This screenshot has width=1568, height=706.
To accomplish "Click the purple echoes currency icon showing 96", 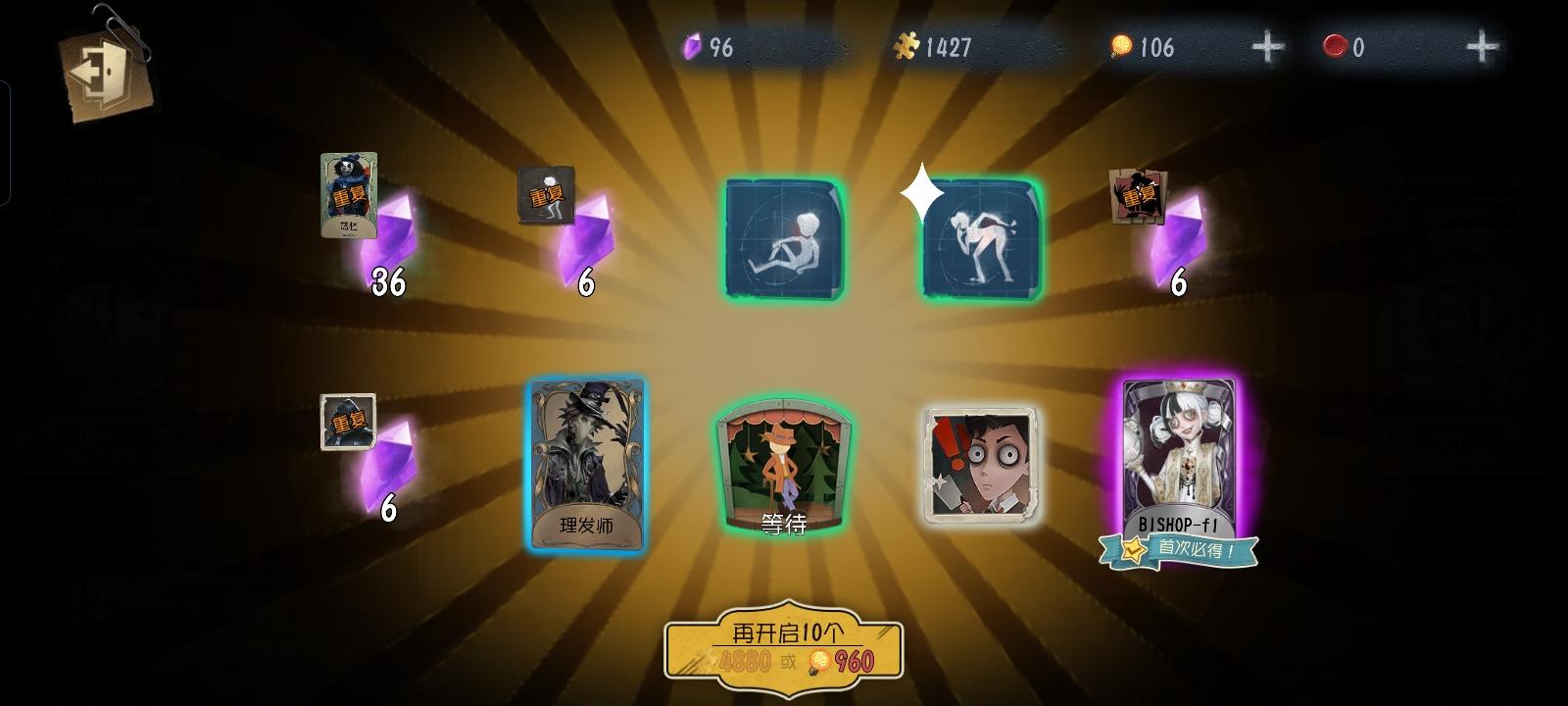I will coord(692,44).
